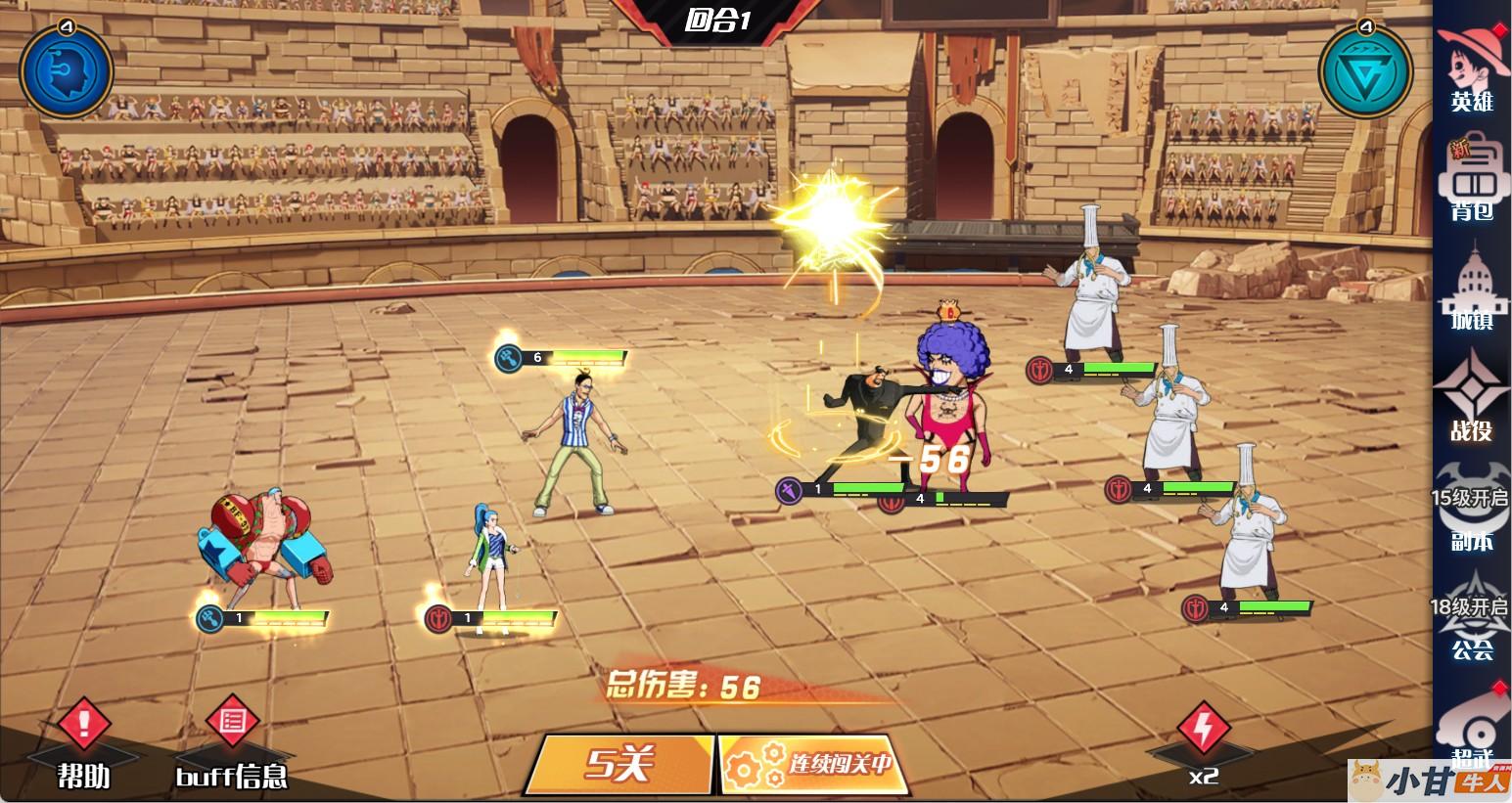Select the locked 副本 dungeon entry
This screenshot has width=1512, height=803.
pyautogui.click(x=1471, y=517)
